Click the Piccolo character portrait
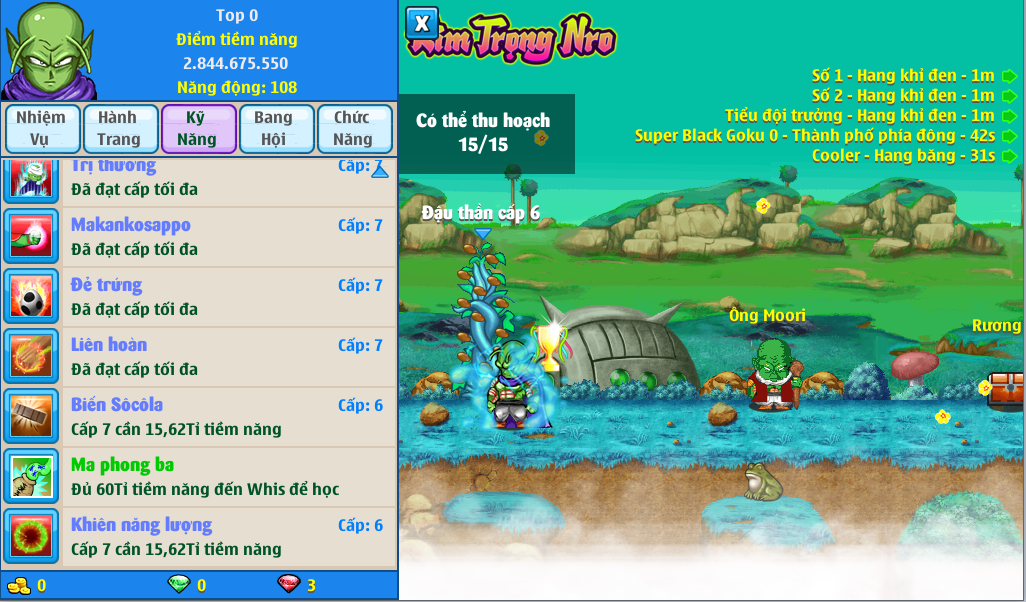The width and height of the screenshot is (1026, 602). click(x=47, y=50)
